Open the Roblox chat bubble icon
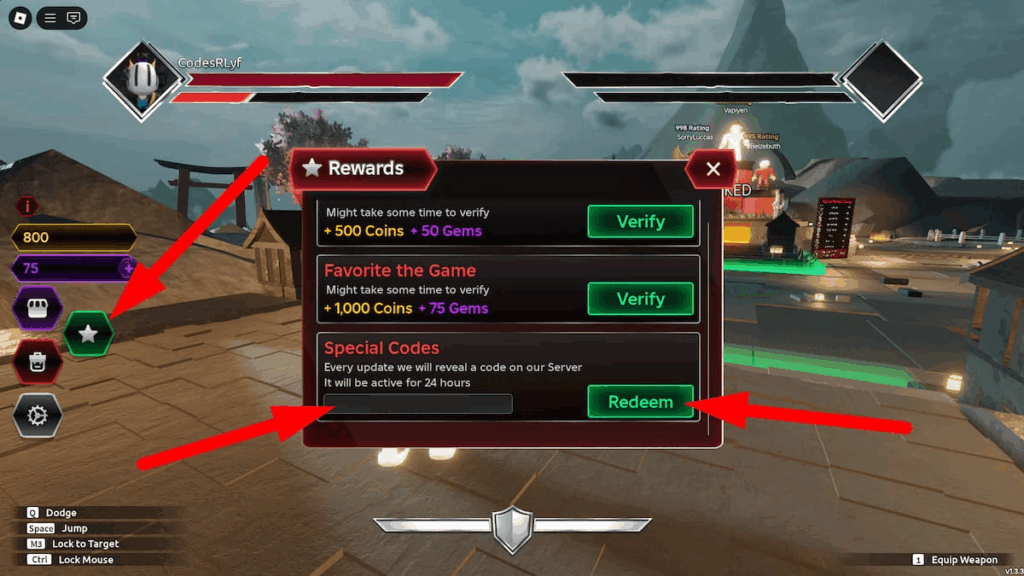 [73, 18]
